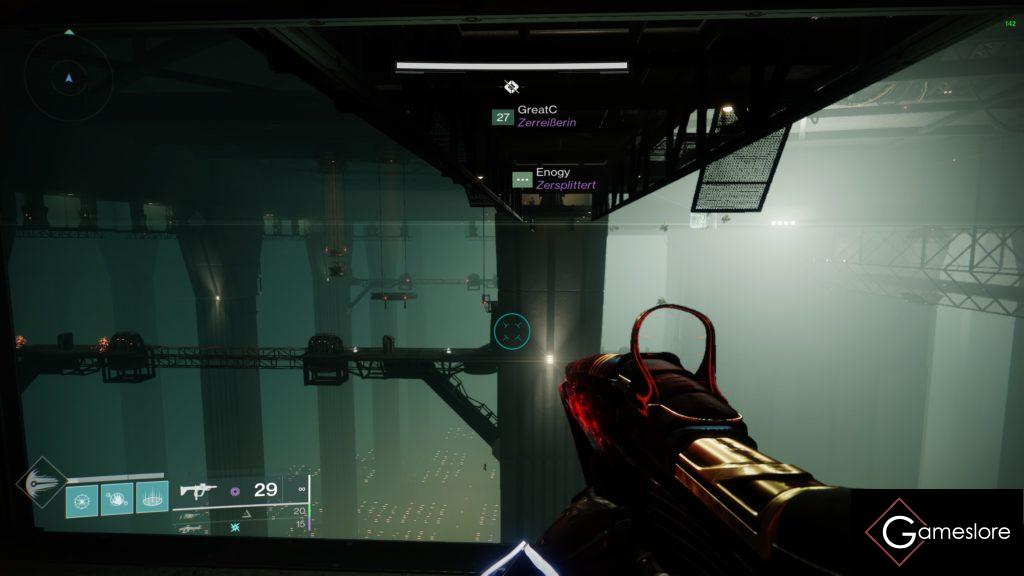Select the equipped submachine gun weapon icon
The height and width of the screenshot is (576, 1024).
pyautogui.click(x=199, y=490)
